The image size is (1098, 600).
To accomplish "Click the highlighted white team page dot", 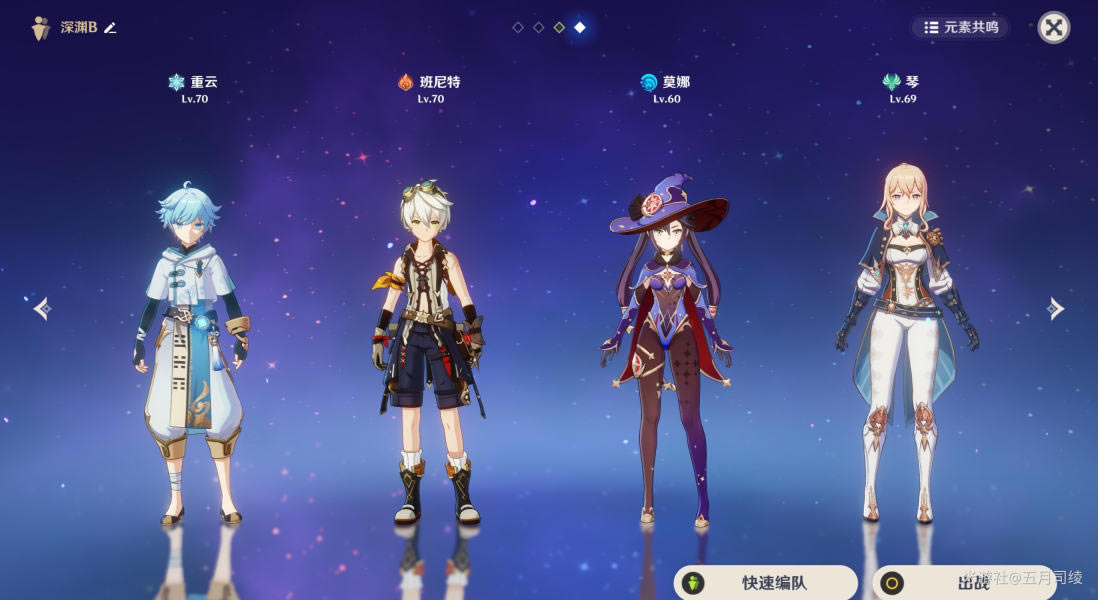I will [x=580, y=27].
